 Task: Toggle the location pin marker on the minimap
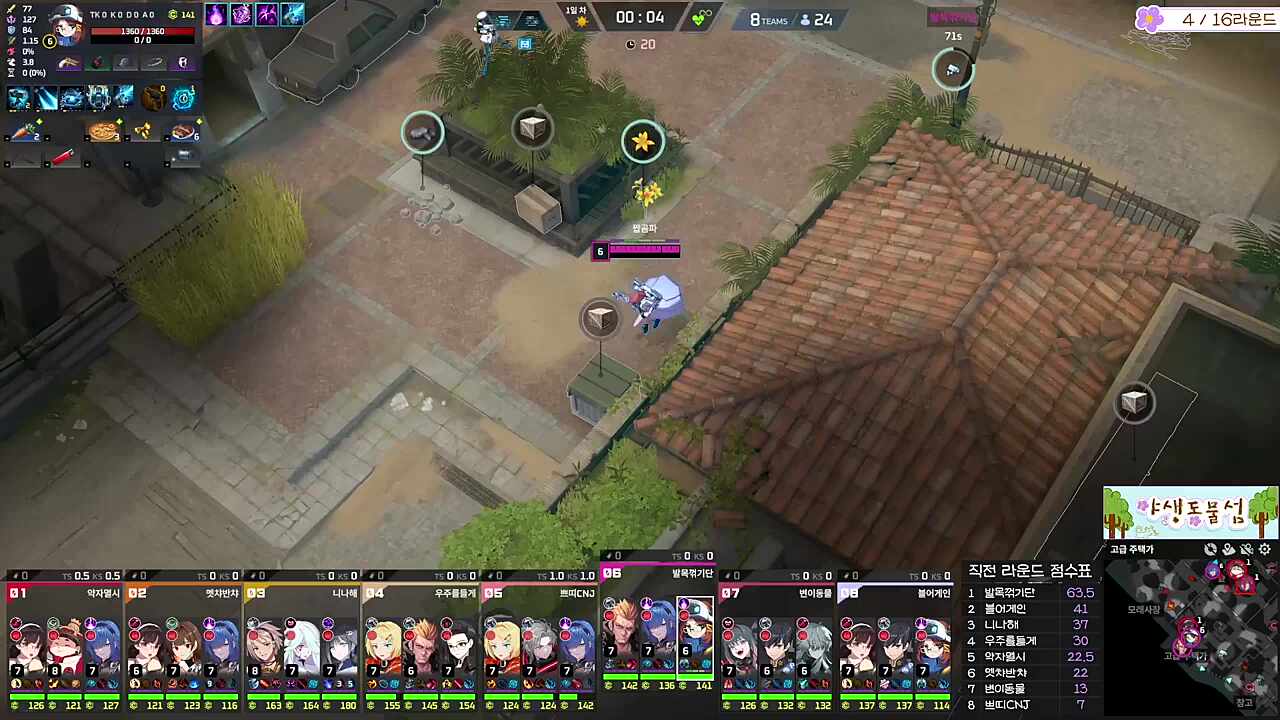(1228, 549)
